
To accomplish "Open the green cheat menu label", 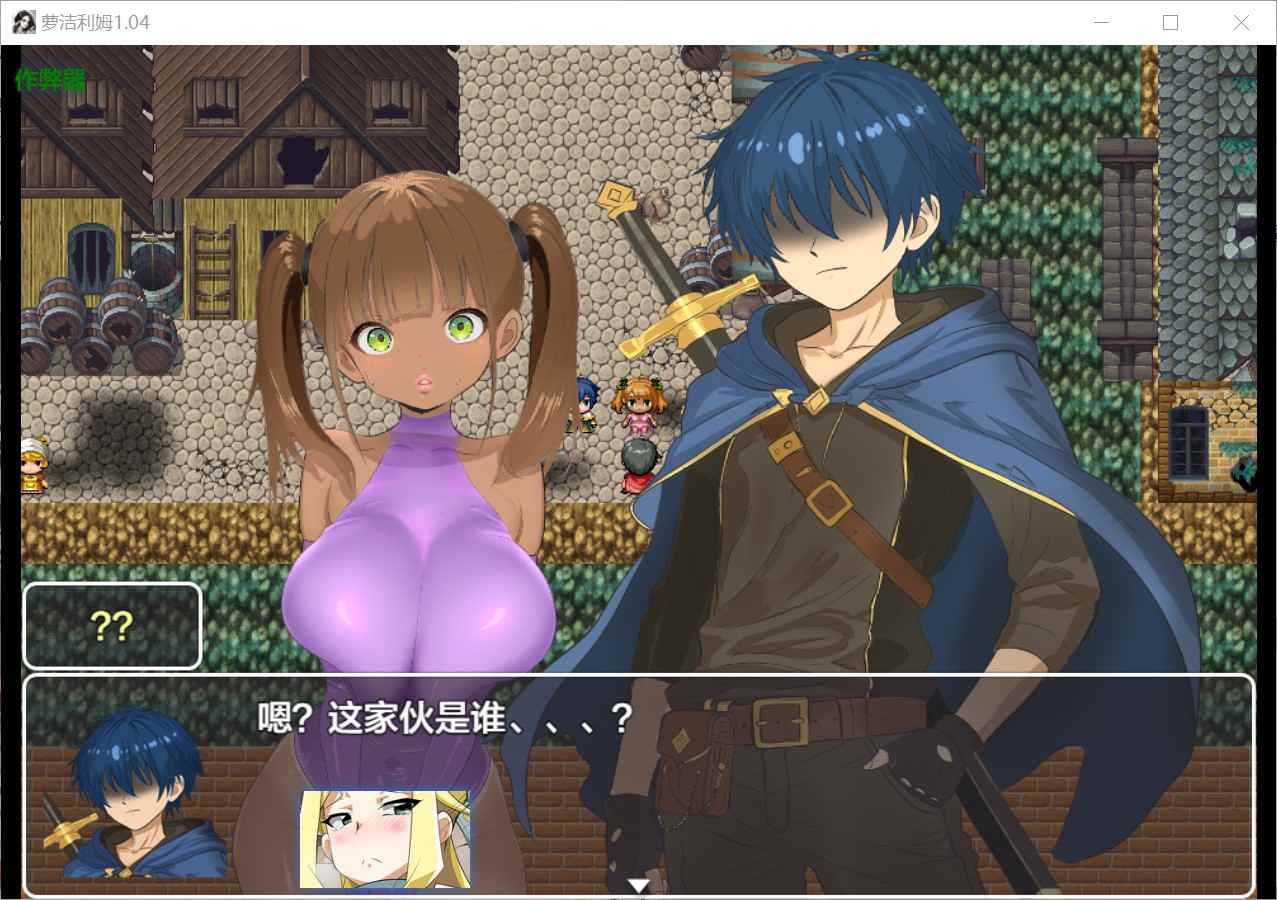I will pyautogui.click(x=50, y=80).
